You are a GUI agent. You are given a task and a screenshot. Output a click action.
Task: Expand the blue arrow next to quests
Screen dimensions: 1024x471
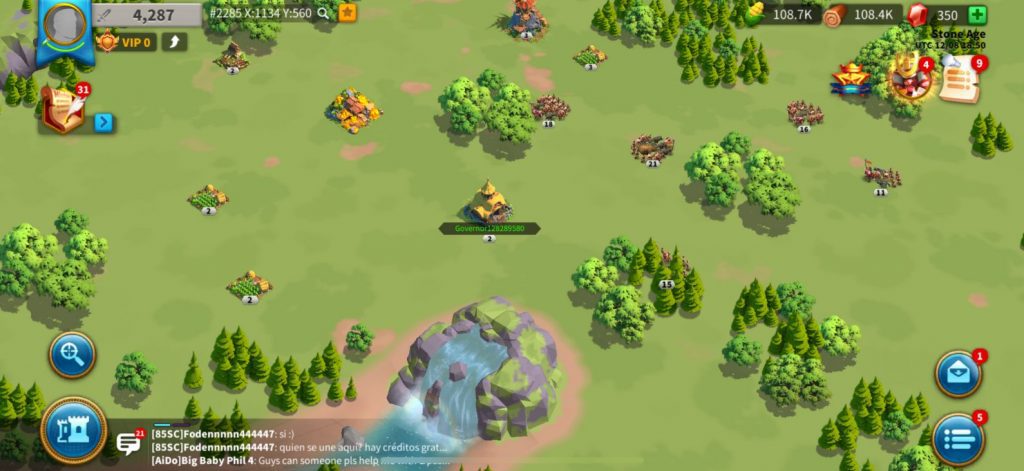coord(104,123)
